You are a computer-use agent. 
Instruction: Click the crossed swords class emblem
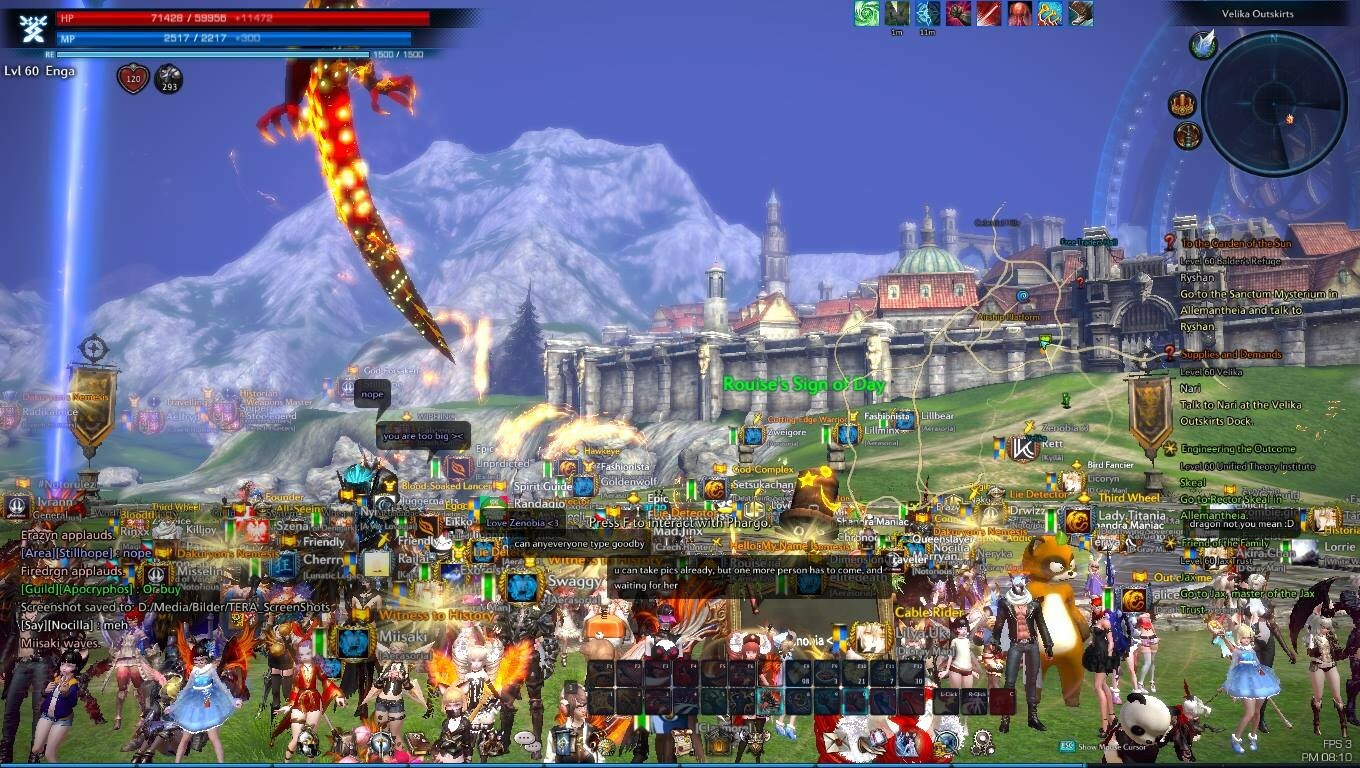pos(33,27)
